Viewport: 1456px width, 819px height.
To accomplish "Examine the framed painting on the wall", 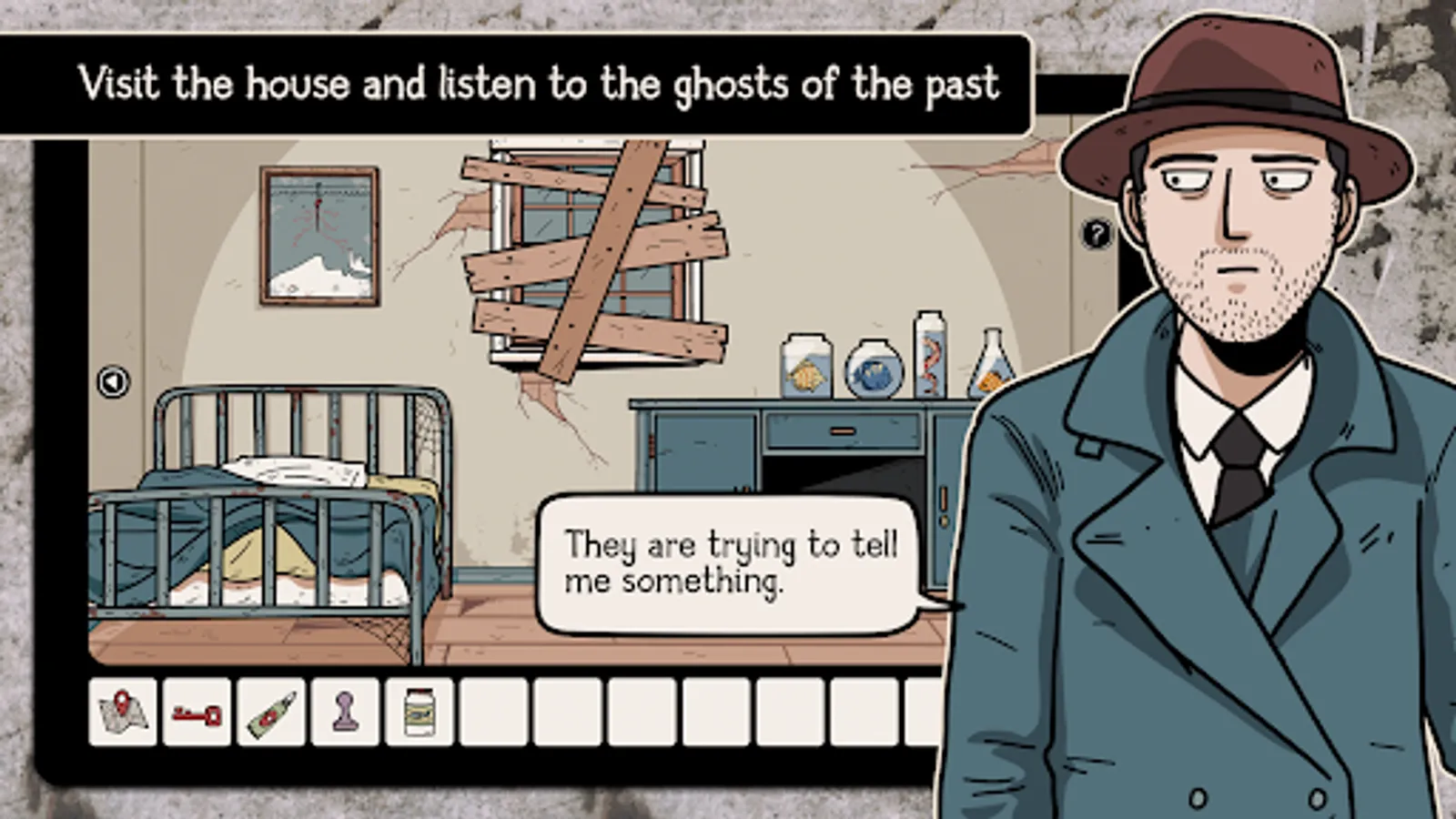I will click(318, 232).
